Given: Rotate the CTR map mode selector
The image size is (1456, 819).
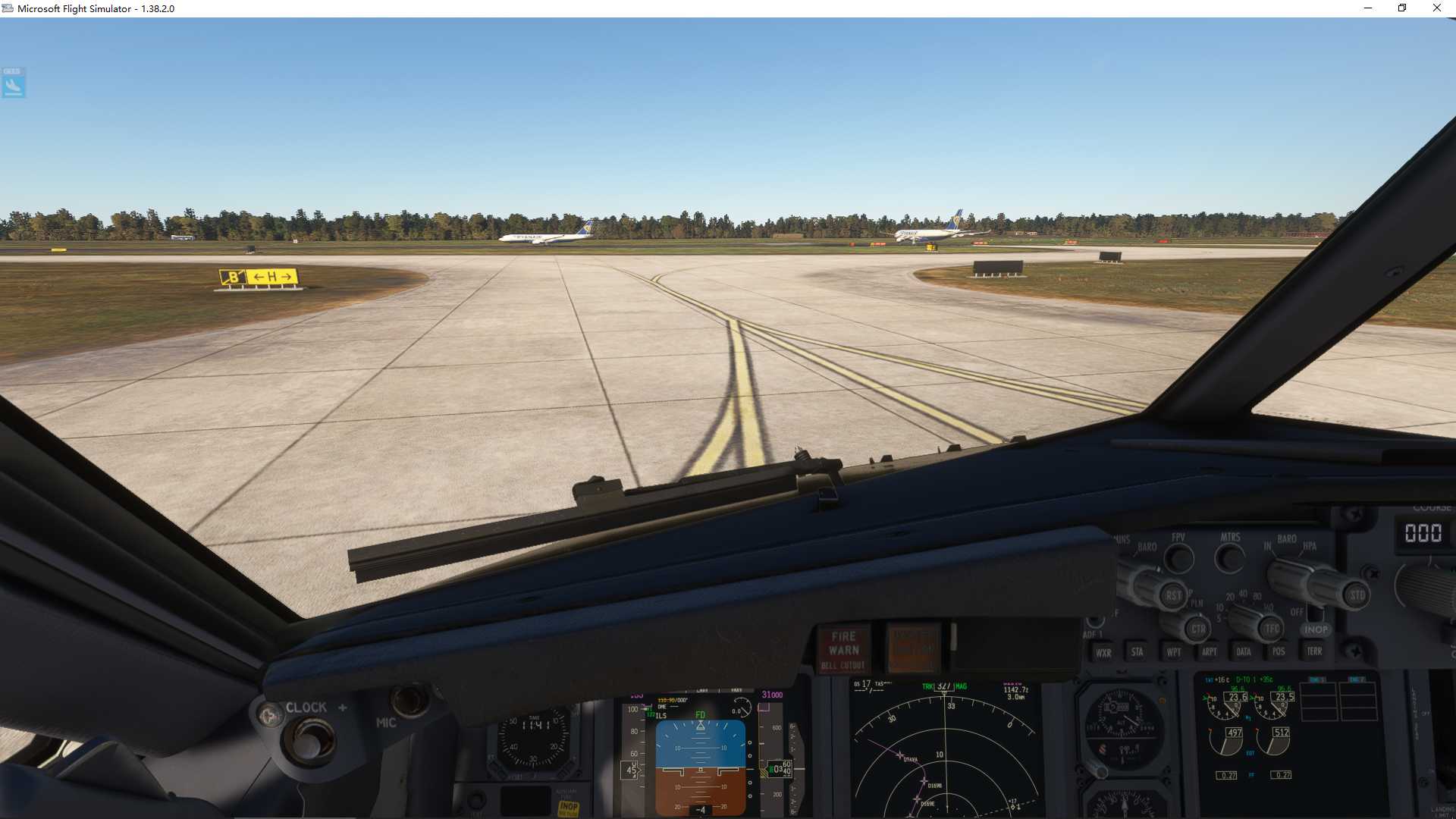Looking at the screenshot, I should 1199,629.
